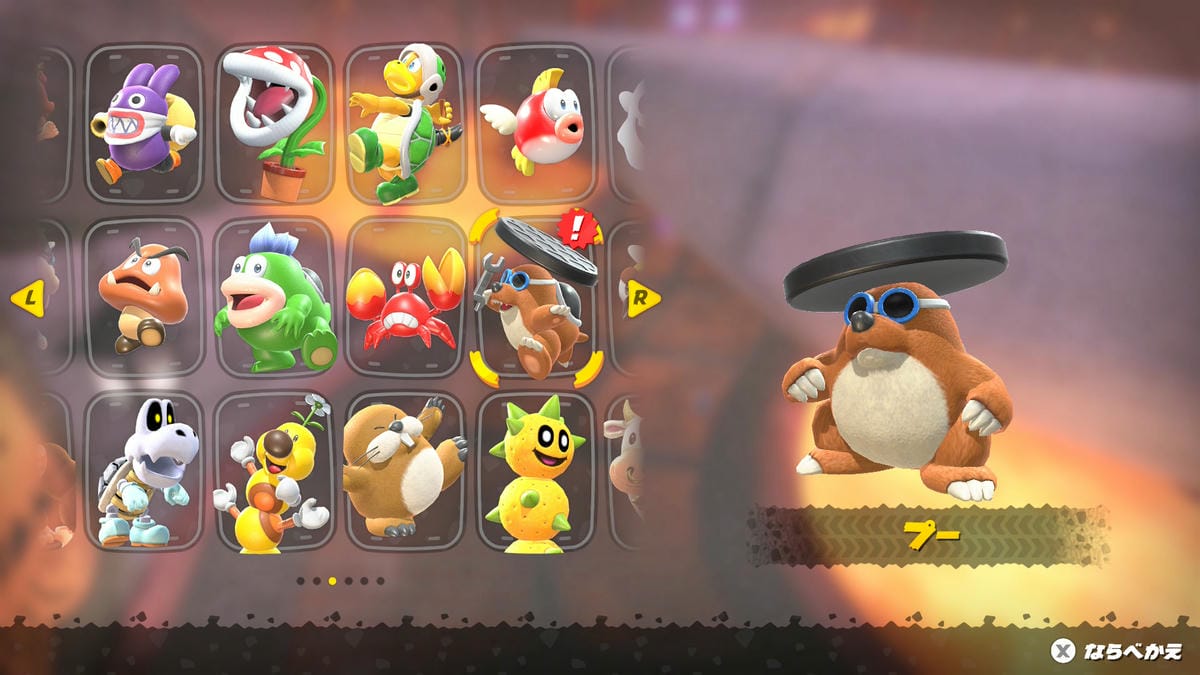Pick the Hammer Bro character tile

click(404, 122)
